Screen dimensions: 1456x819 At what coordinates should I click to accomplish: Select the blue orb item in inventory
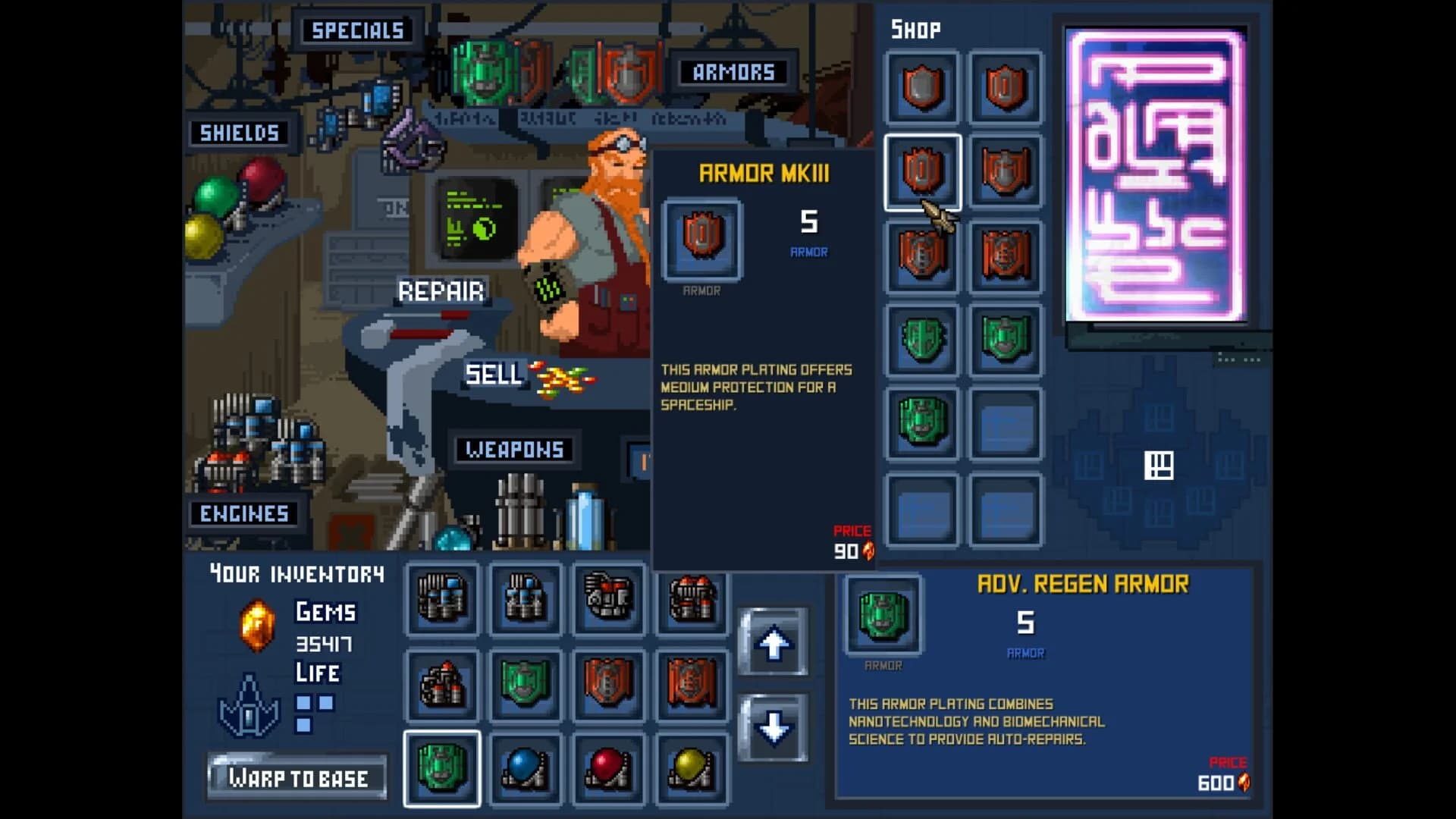526,768
